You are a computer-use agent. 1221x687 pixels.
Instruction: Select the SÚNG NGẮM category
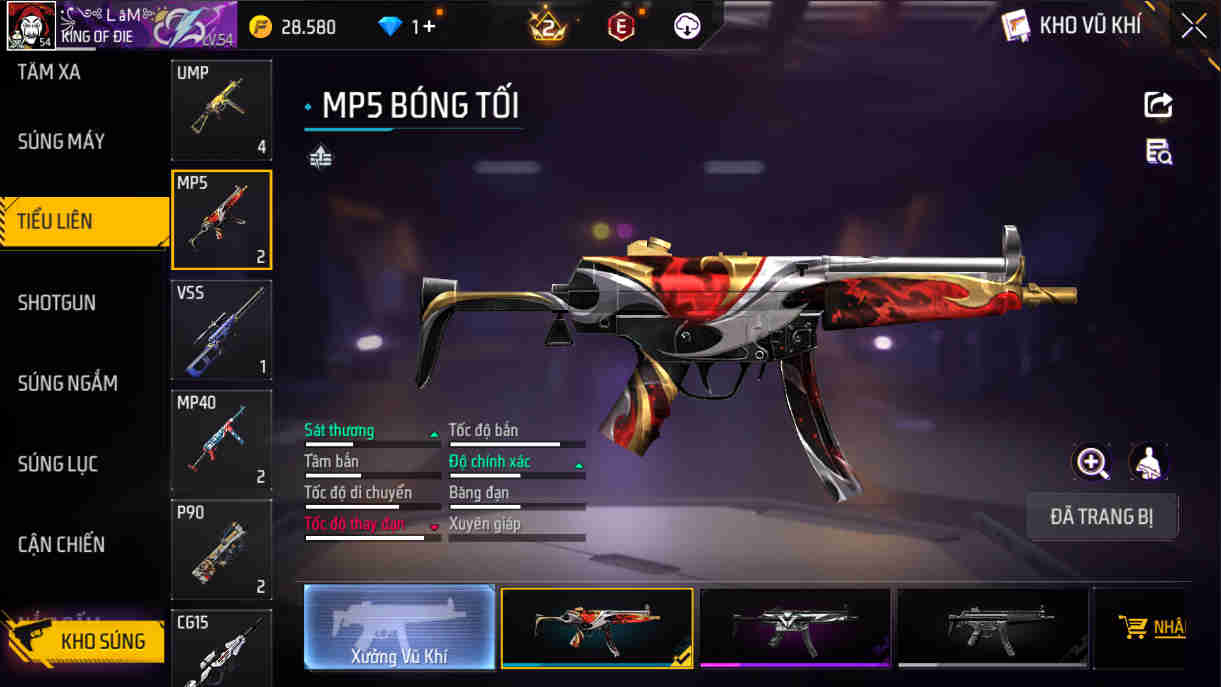(67, 383)
